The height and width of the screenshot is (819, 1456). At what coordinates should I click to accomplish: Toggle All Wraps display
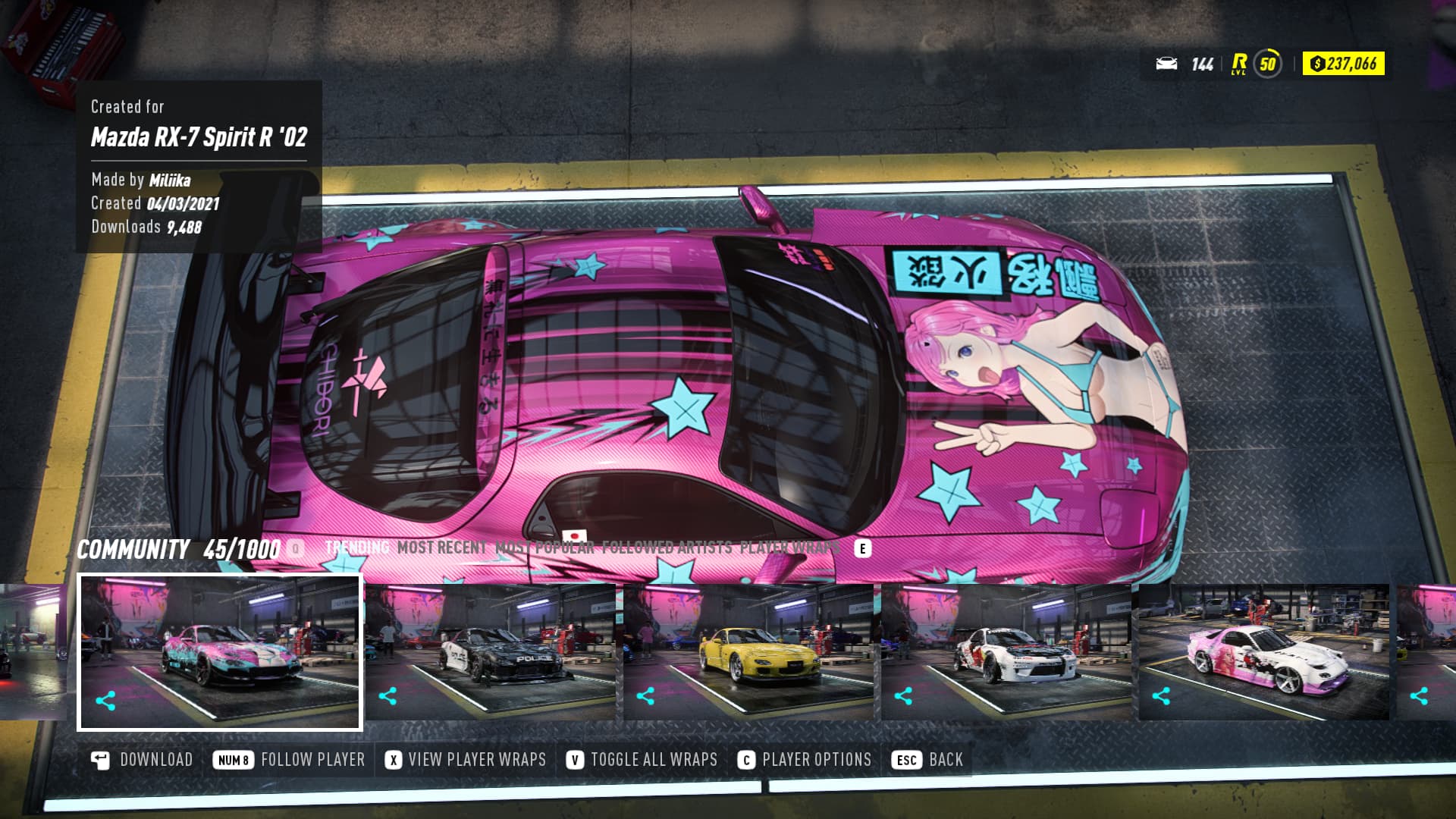[642, 760]
